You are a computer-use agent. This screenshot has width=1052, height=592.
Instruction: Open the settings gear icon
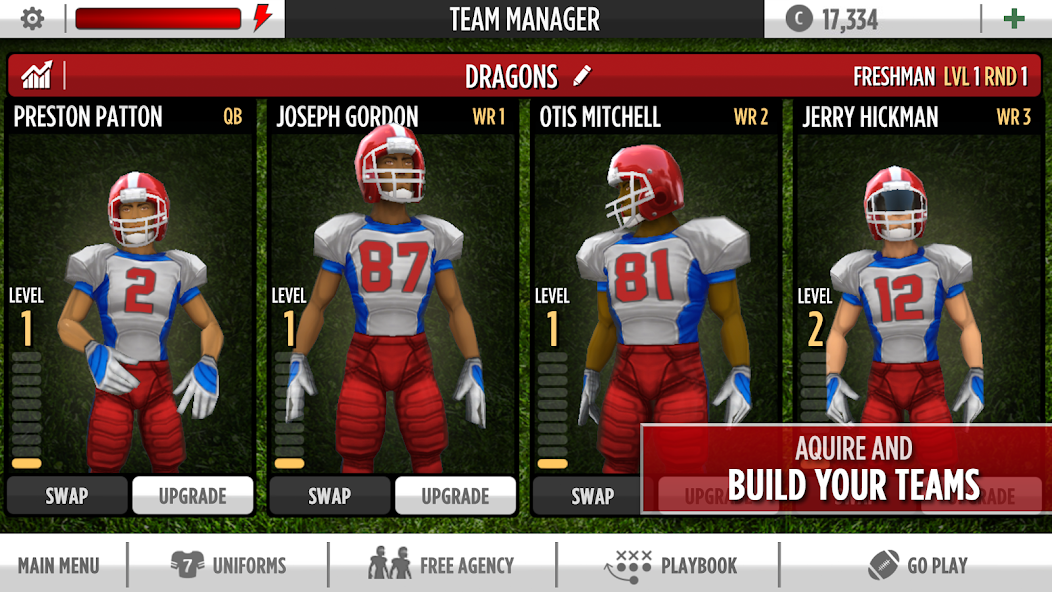[x=33, y=18]
